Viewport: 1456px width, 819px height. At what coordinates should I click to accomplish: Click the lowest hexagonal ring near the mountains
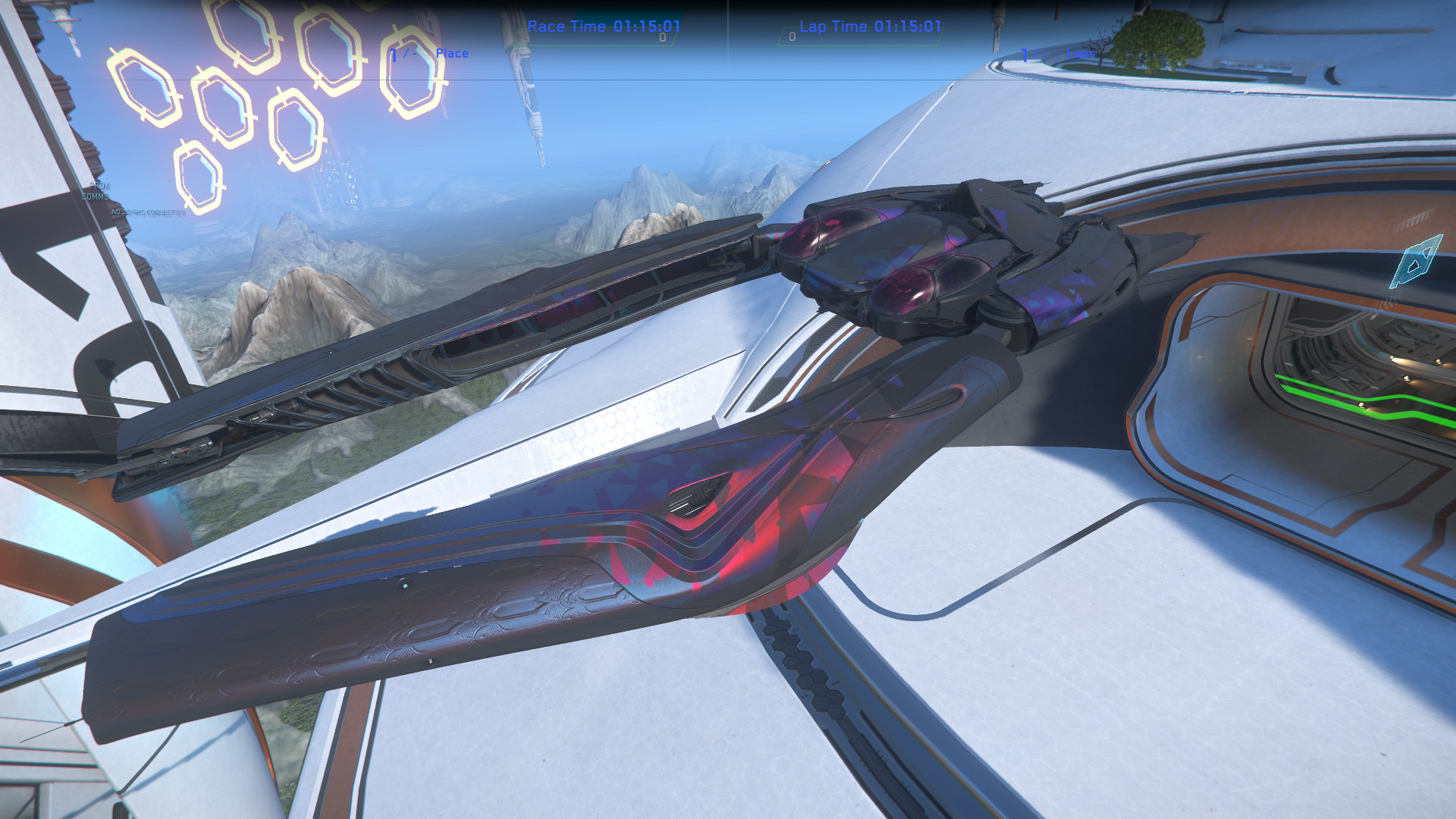click(199, 176)
